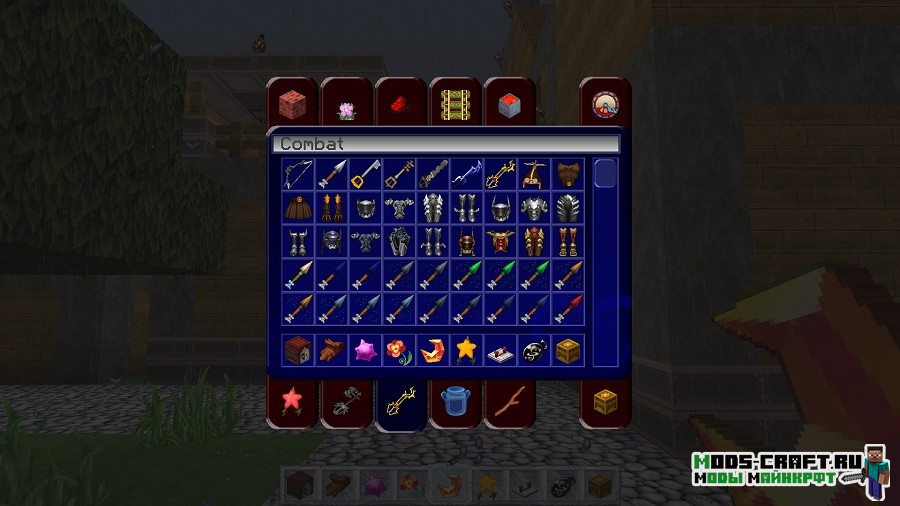Switch to the pink flower tab
The height and width of the screenshot is (506, 900).
tap(346, 108)
